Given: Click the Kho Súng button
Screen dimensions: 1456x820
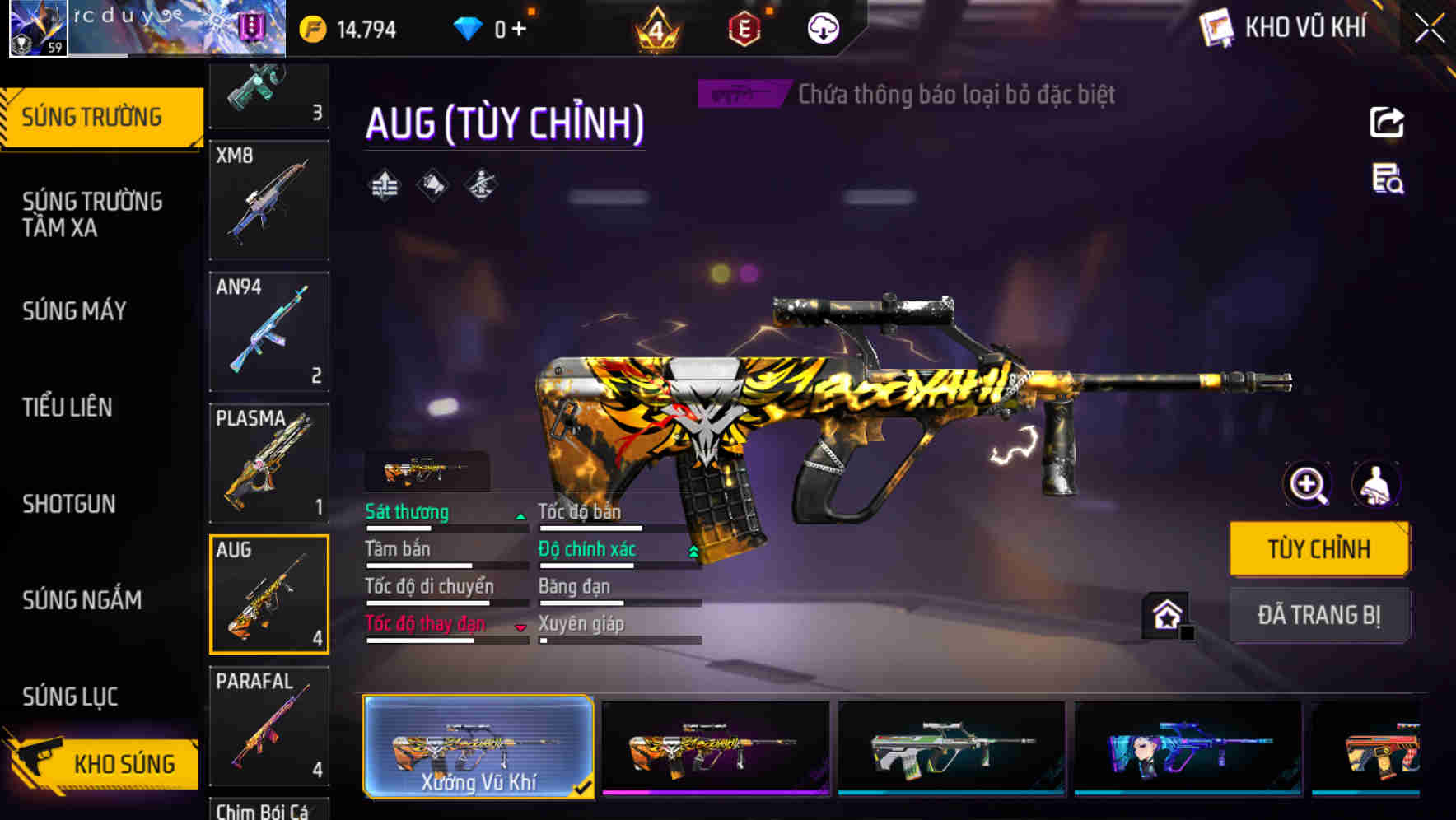Looking at the screenshot, I should pos(105,763).
